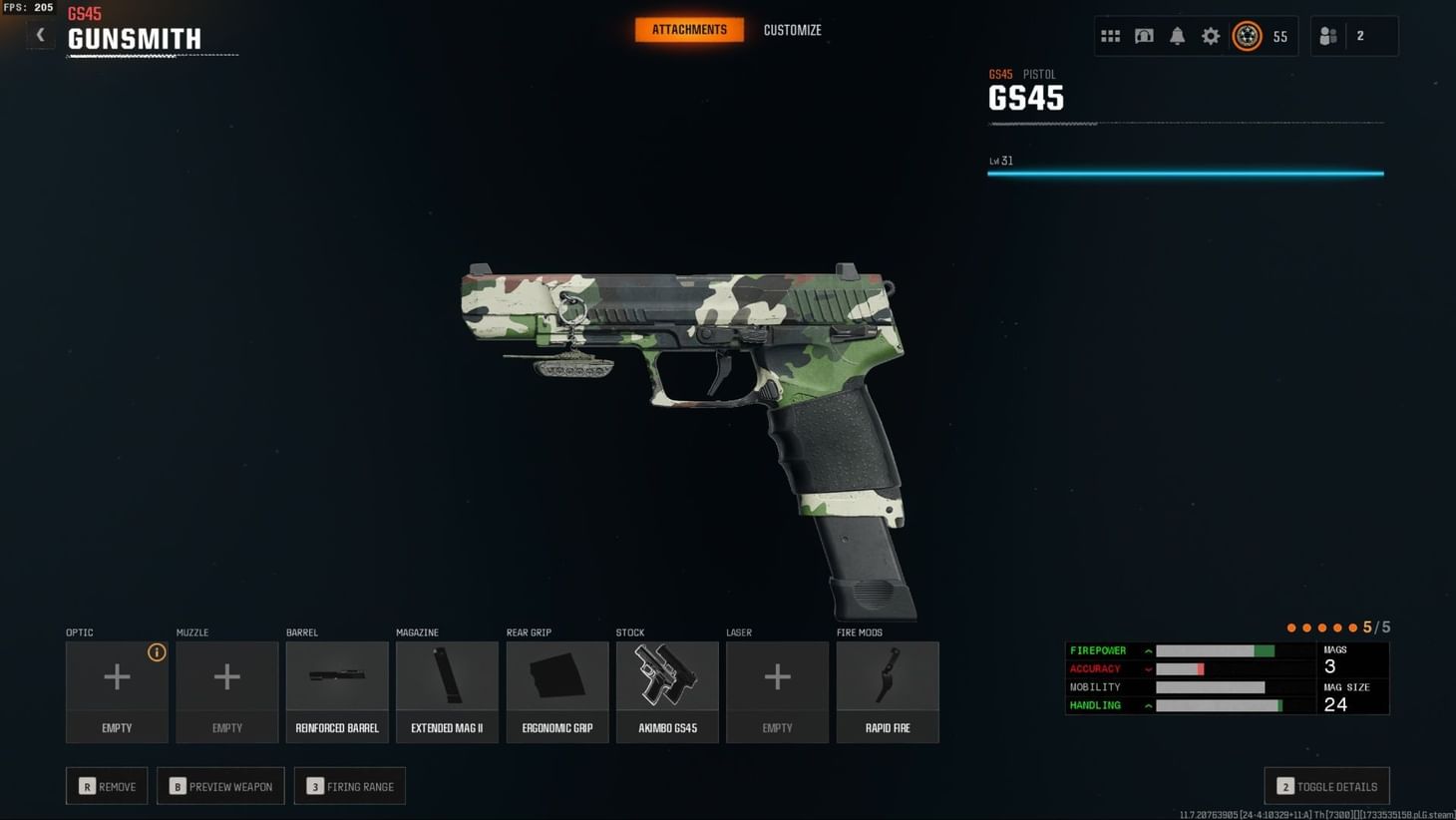Image resolution: width=1456 pixels, height=820 pixels.
Task: Click the Preview Weapon button
Action: click(220, 786)
